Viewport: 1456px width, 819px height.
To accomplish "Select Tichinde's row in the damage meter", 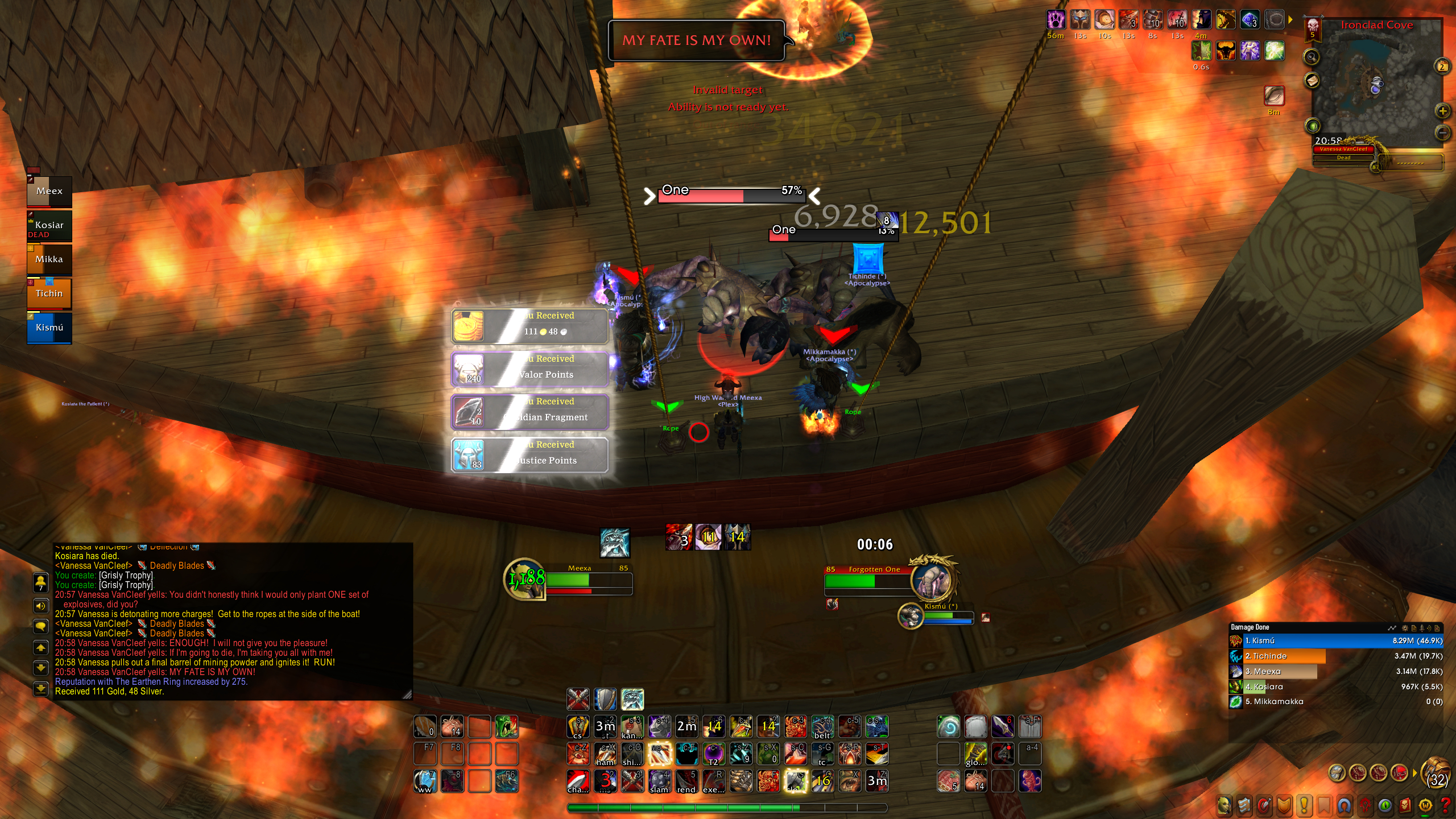I will 1337,656.
